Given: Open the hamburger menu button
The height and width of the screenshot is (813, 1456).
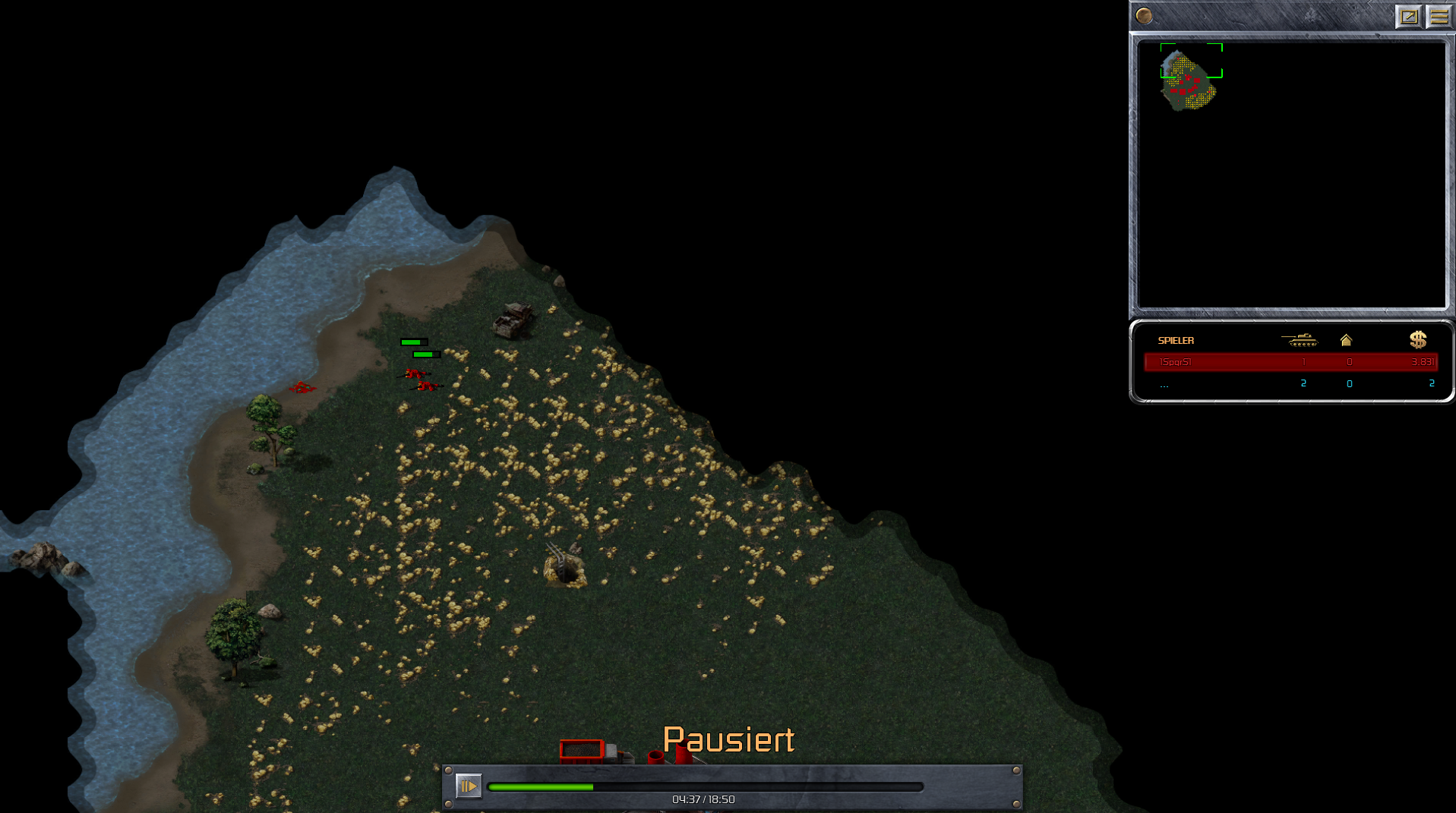Looking at the screenshot, I should (1439, 16).
